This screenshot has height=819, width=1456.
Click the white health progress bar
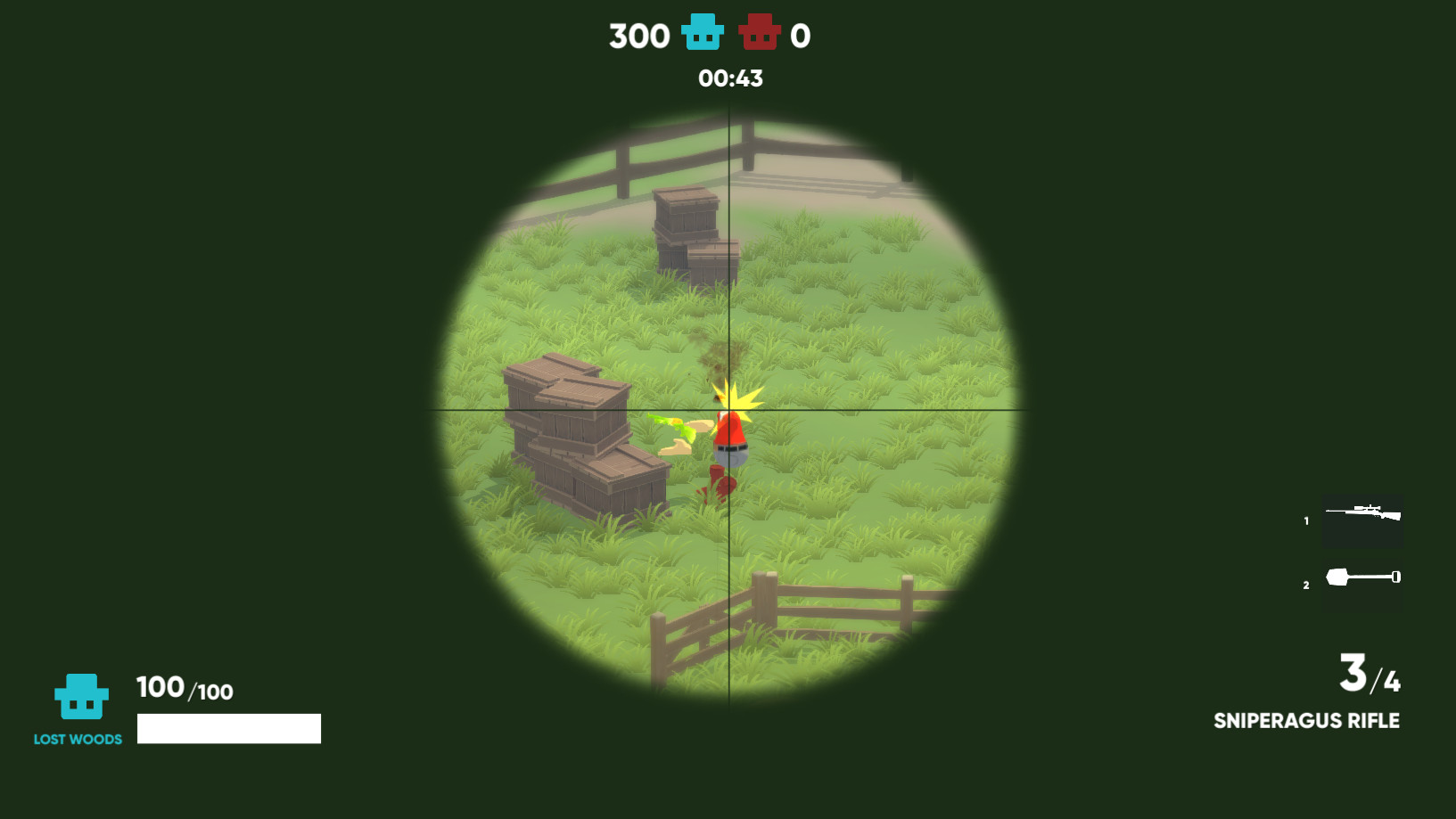(227, 728)
